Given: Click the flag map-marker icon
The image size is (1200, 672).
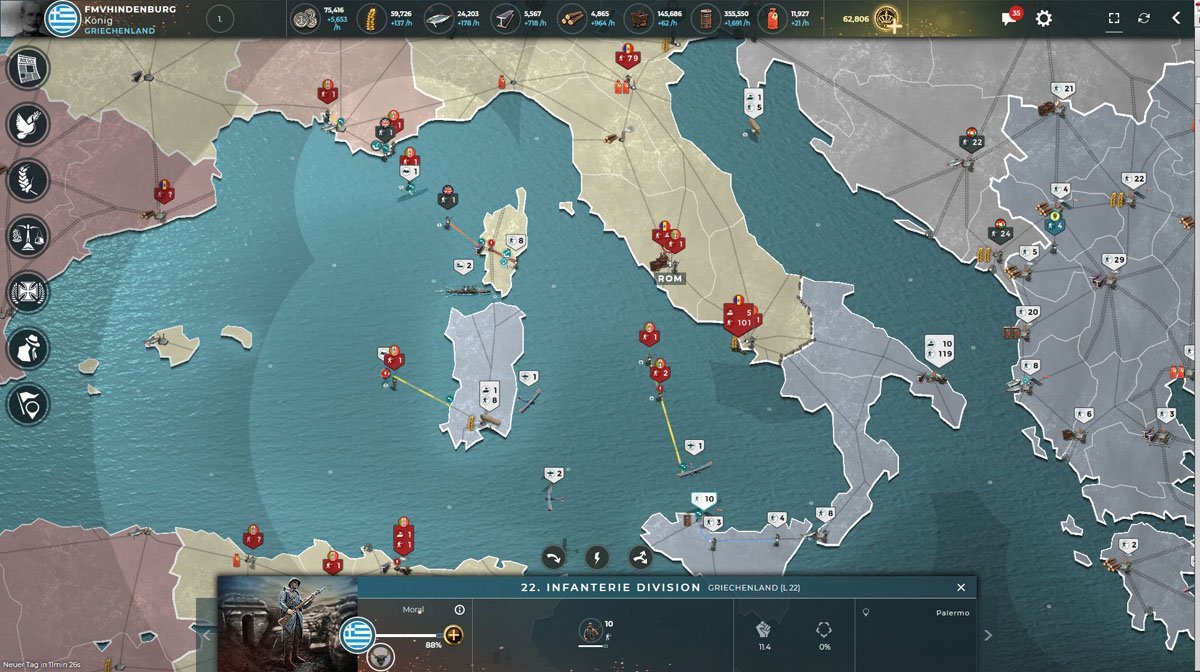Looking at the screenshot, I should pos(28,404).
